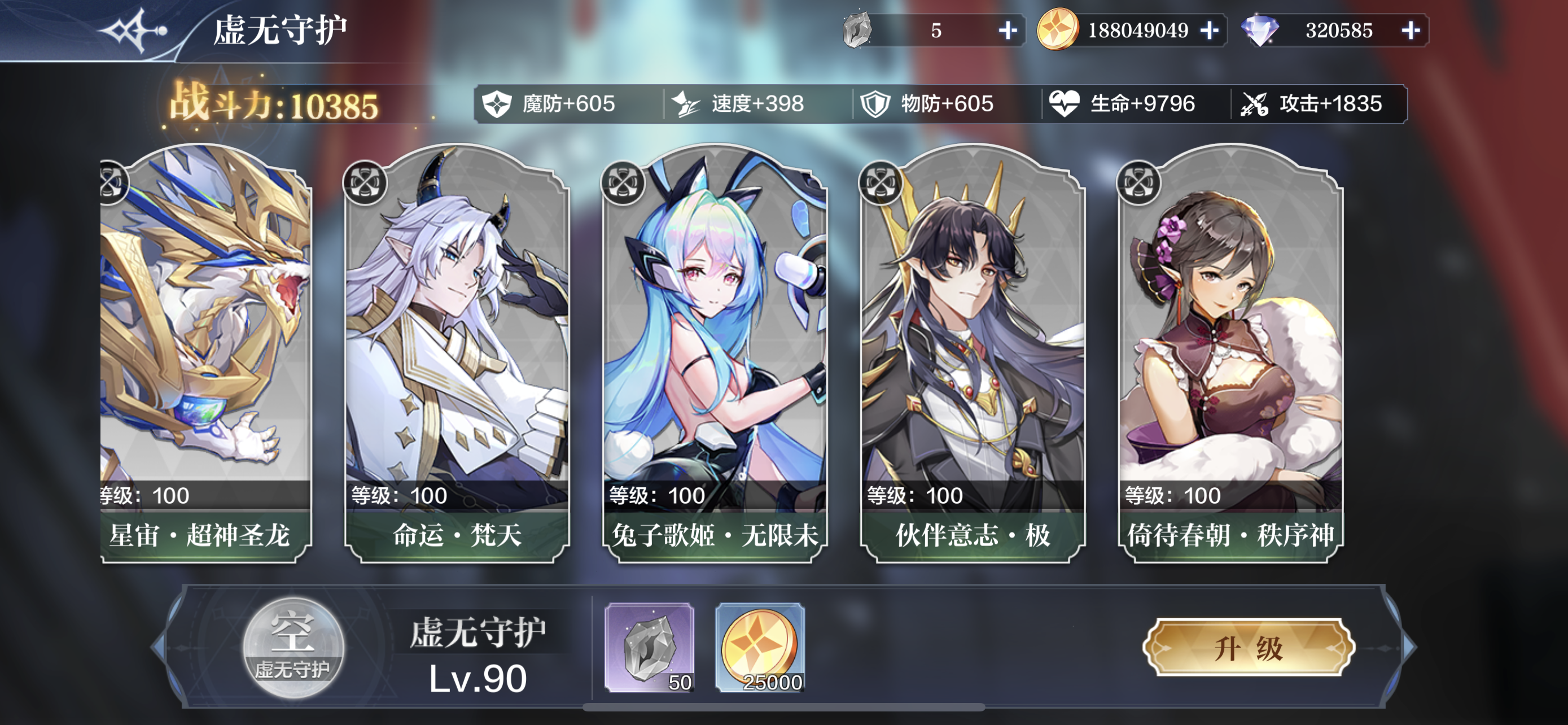Swap out the 伙伴意志·极 card via swap icon
The height and width of the screenshot is (725, 1568).
click(x=880, y=182)
